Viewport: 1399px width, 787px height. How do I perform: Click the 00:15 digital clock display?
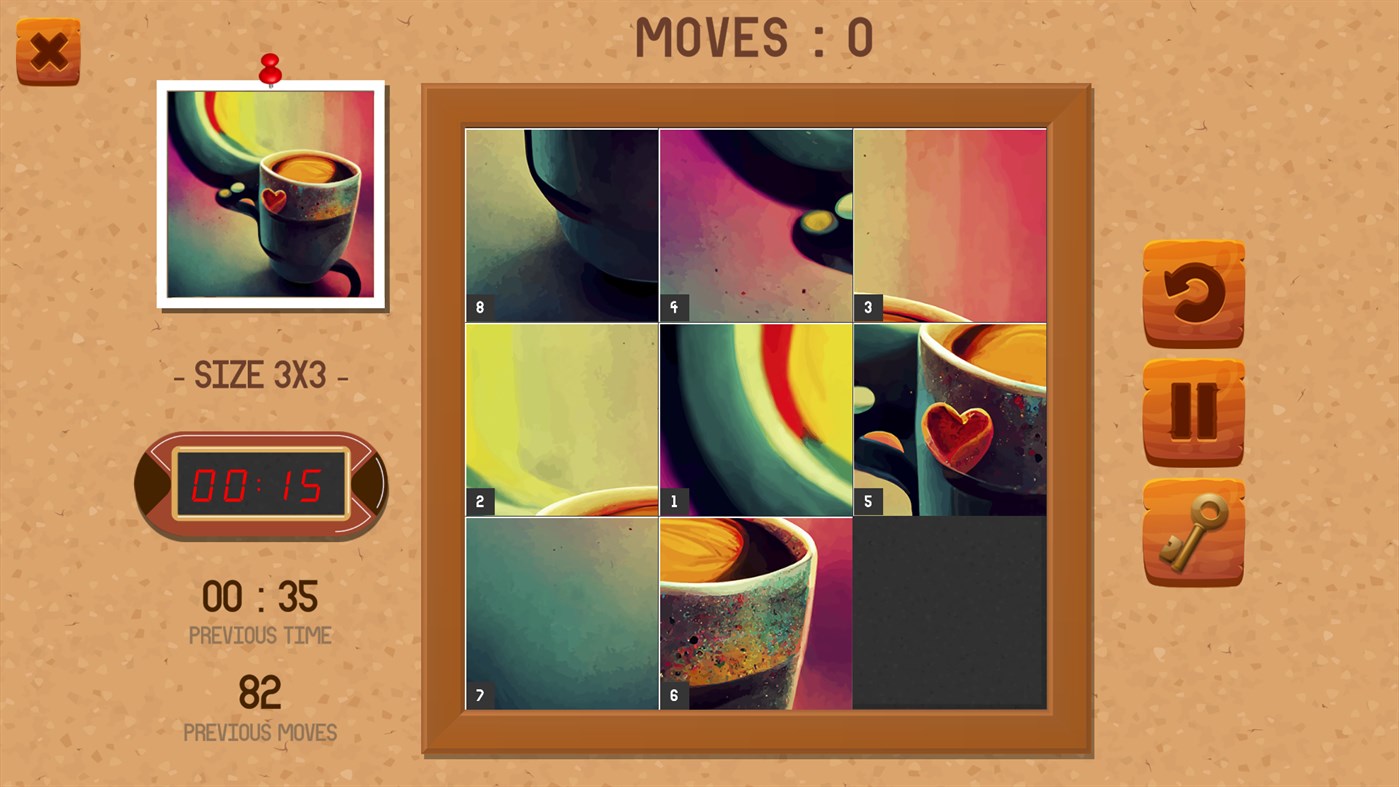260,483
